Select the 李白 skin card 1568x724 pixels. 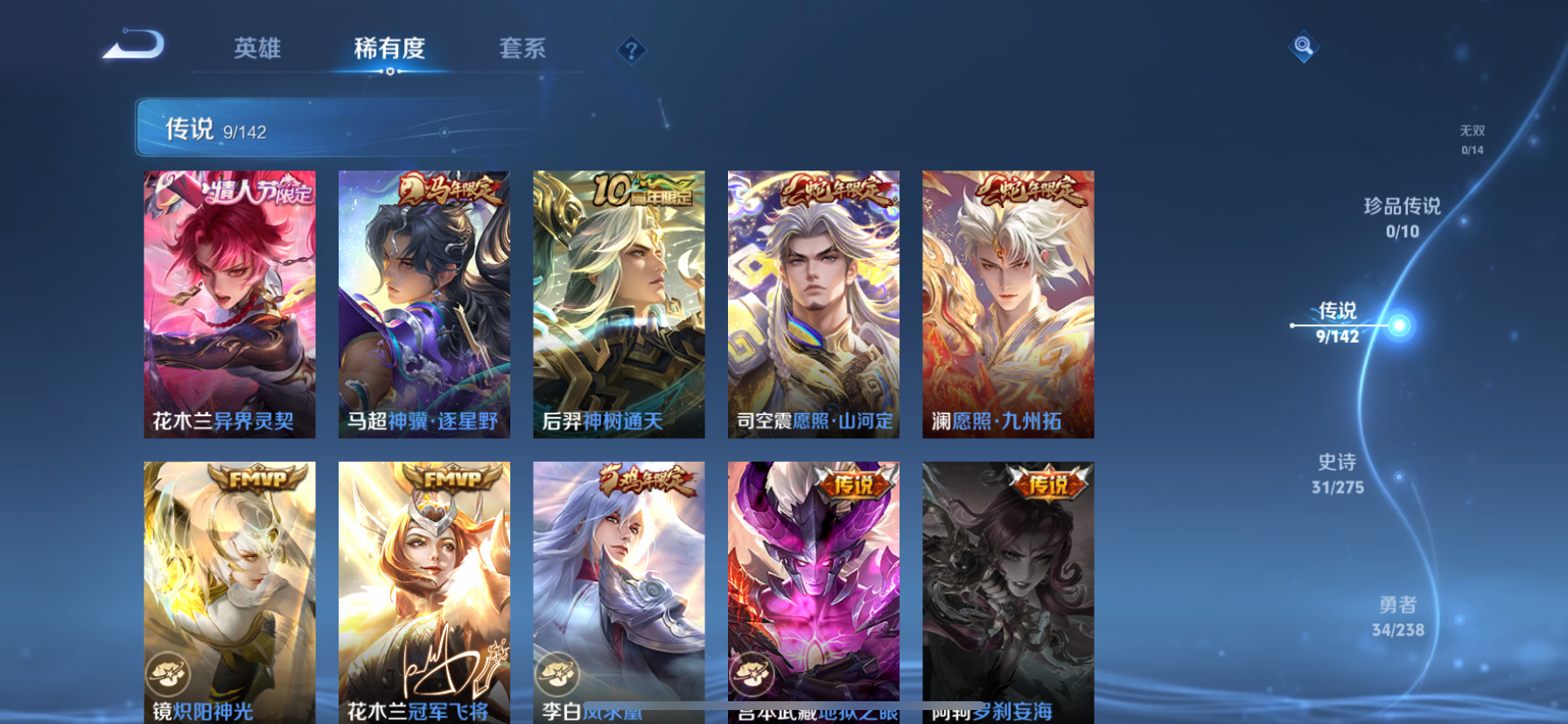(x=619, y=592)
